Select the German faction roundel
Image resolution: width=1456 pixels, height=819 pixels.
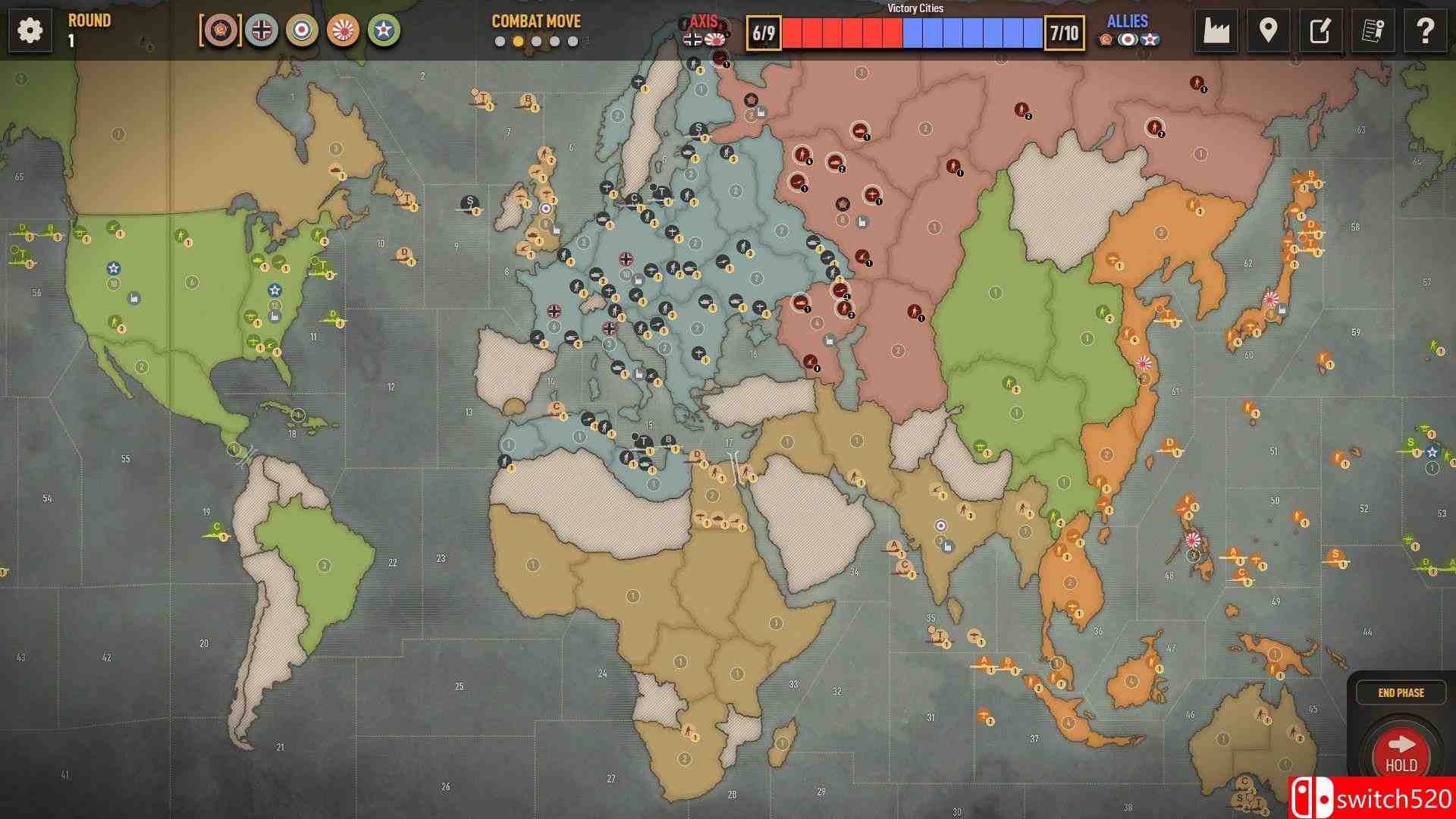[x=262, y=32]
